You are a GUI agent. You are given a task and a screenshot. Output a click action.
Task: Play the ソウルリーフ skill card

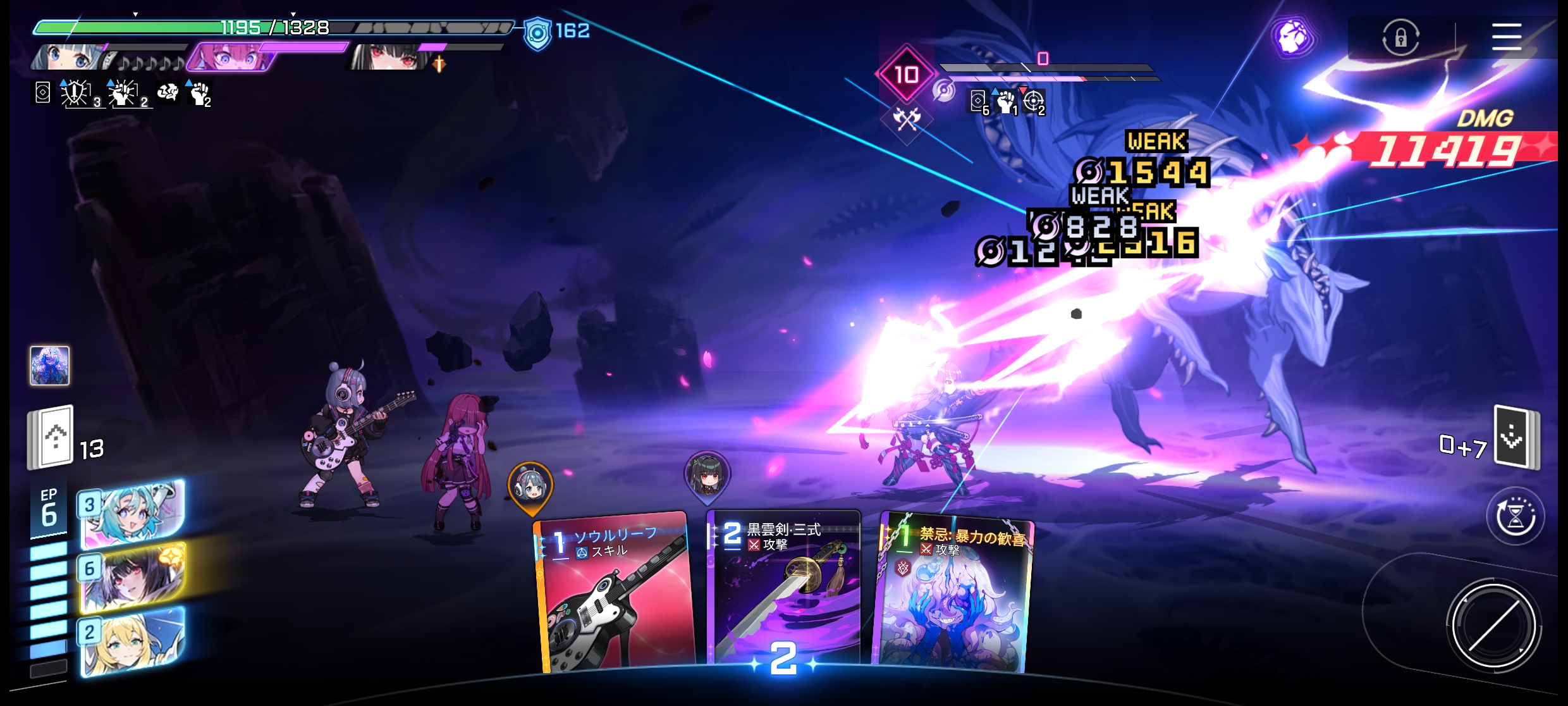coord(615,595)
